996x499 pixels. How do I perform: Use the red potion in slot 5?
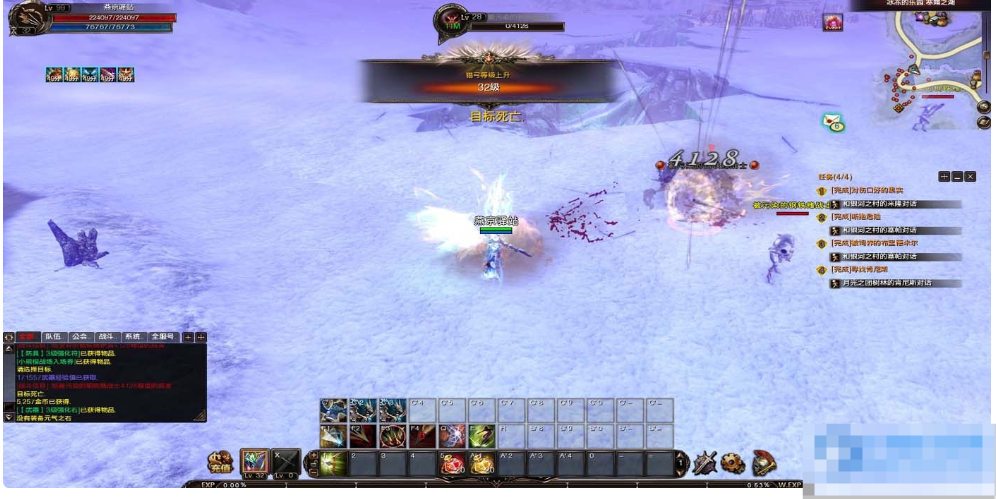[453, 463]
